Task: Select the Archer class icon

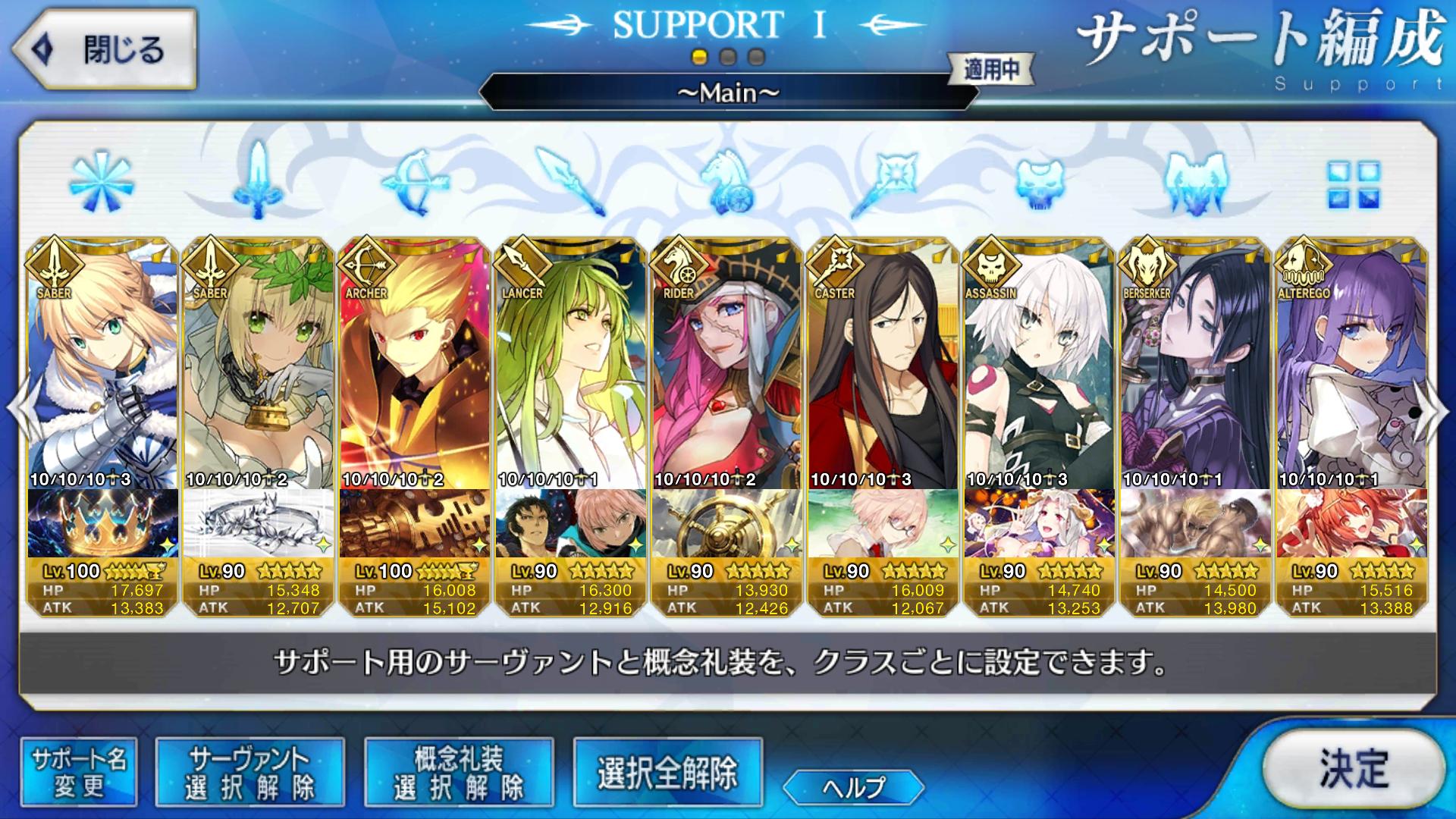Action: (x=413, y=182)
